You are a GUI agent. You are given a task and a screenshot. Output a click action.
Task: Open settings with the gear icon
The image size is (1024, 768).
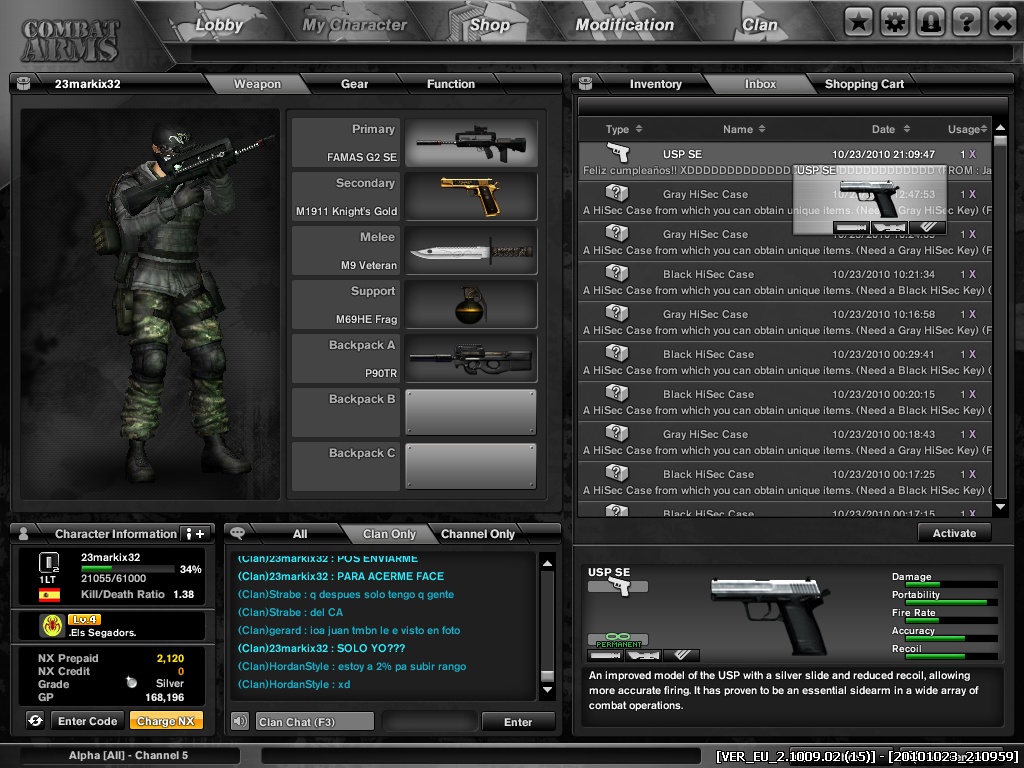click(894, 21)
